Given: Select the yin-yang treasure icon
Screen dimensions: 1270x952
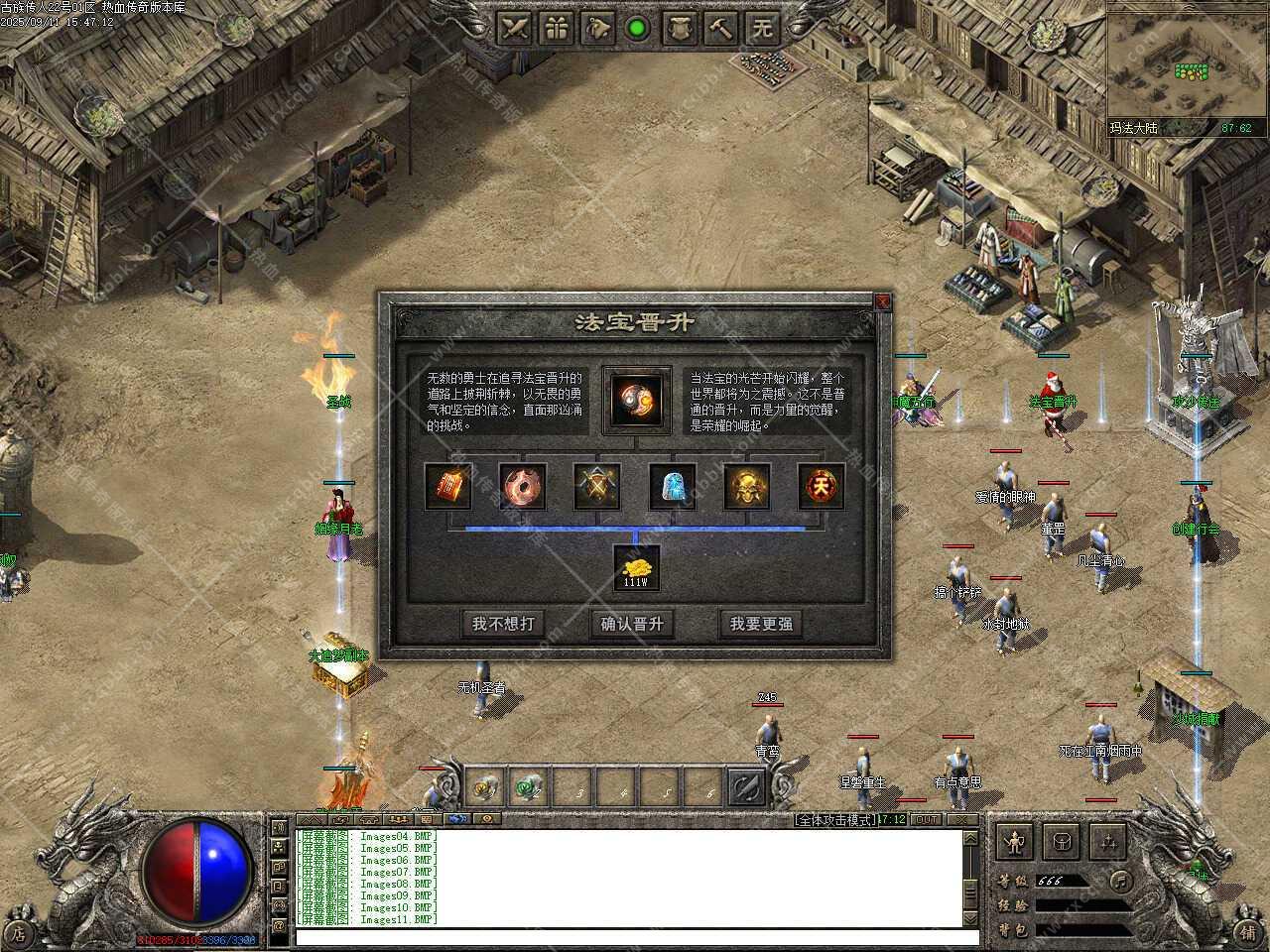Looking at the screenshot, I should [636, 400].
